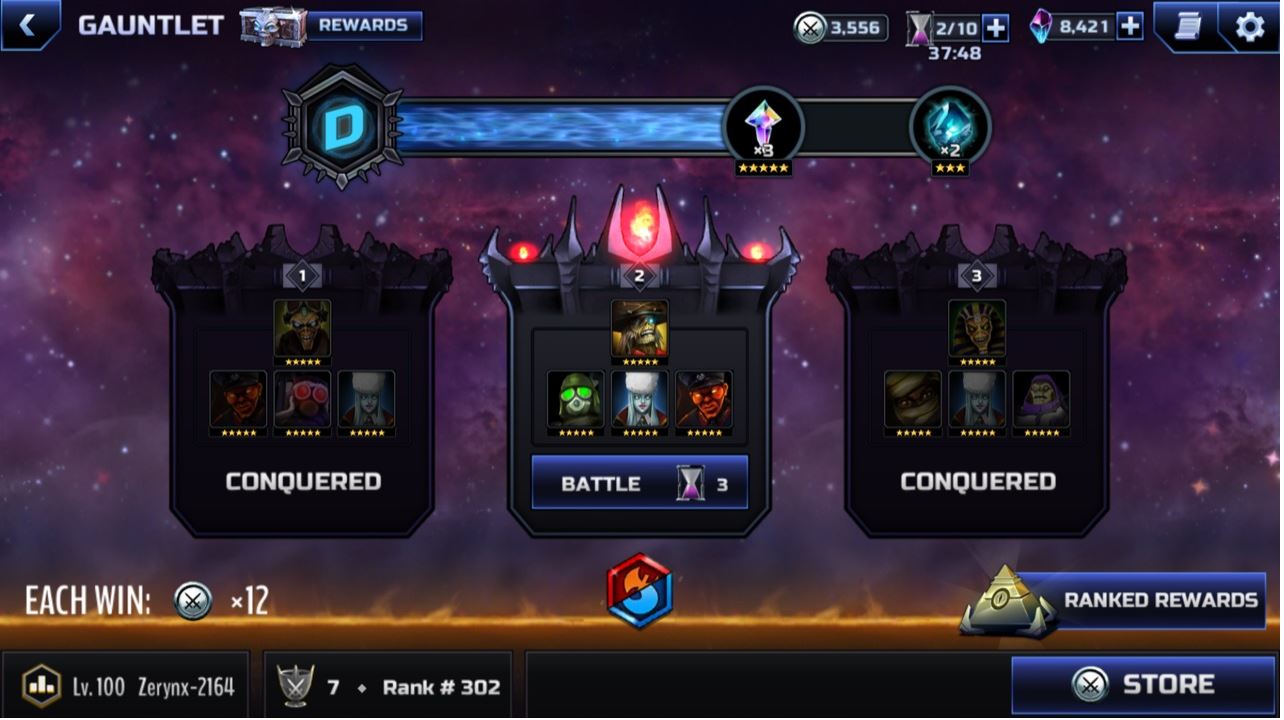The height and width of the screenshot is (720, 1284).
Task: Start Battle against the second opponent
Action: pos(639,483)
